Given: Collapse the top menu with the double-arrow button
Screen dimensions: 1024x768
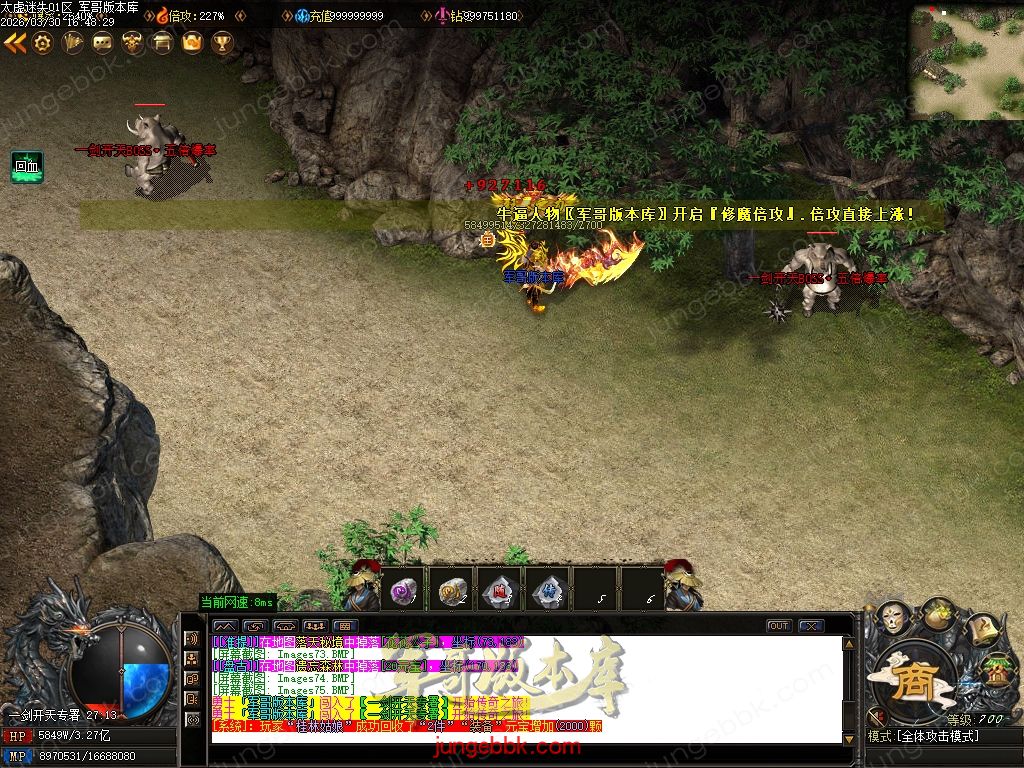Looking at the screenshot, I should (14, 42).
